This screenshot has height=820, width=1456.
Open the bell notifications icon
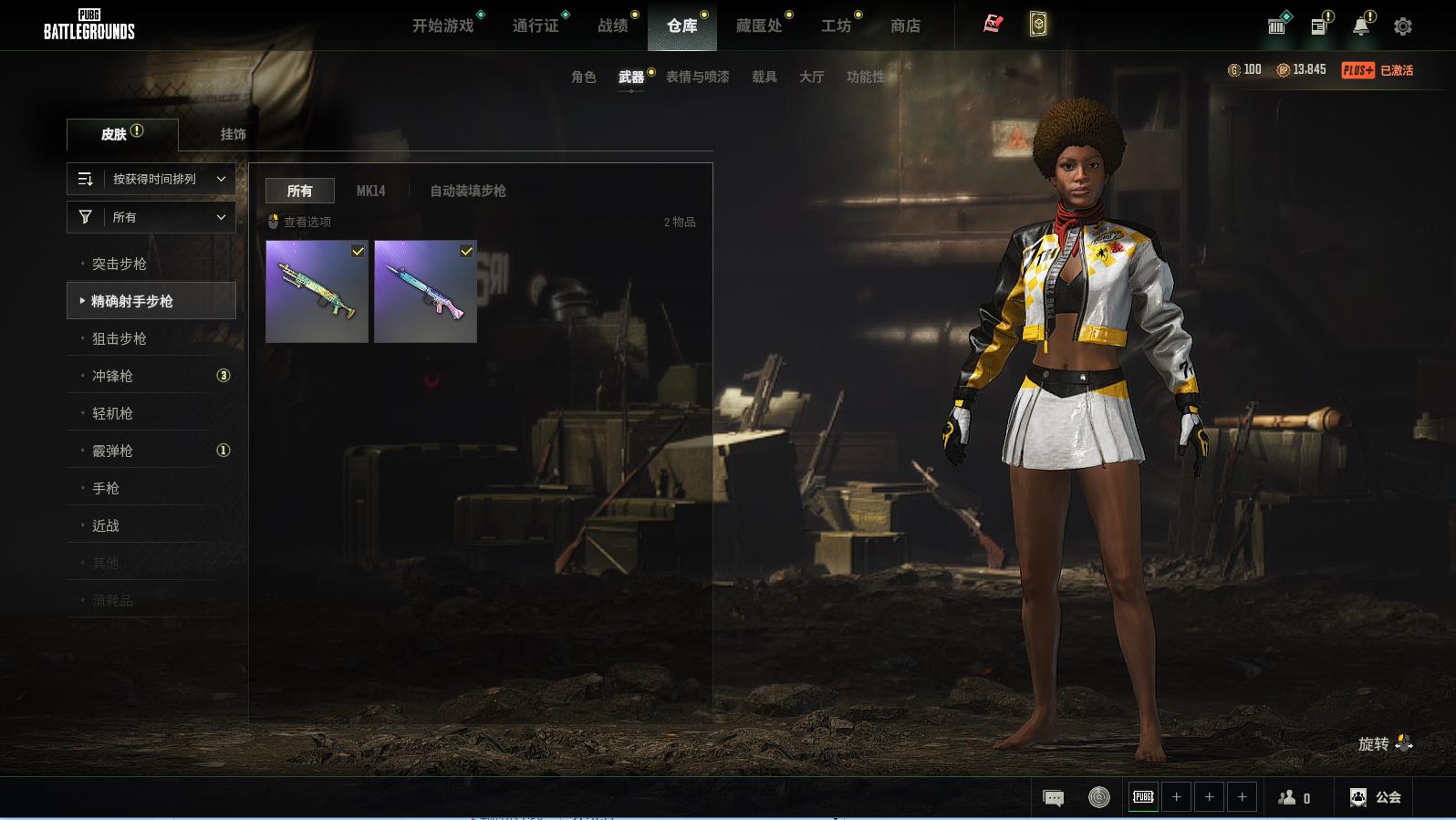click(x=1360, y=26)
